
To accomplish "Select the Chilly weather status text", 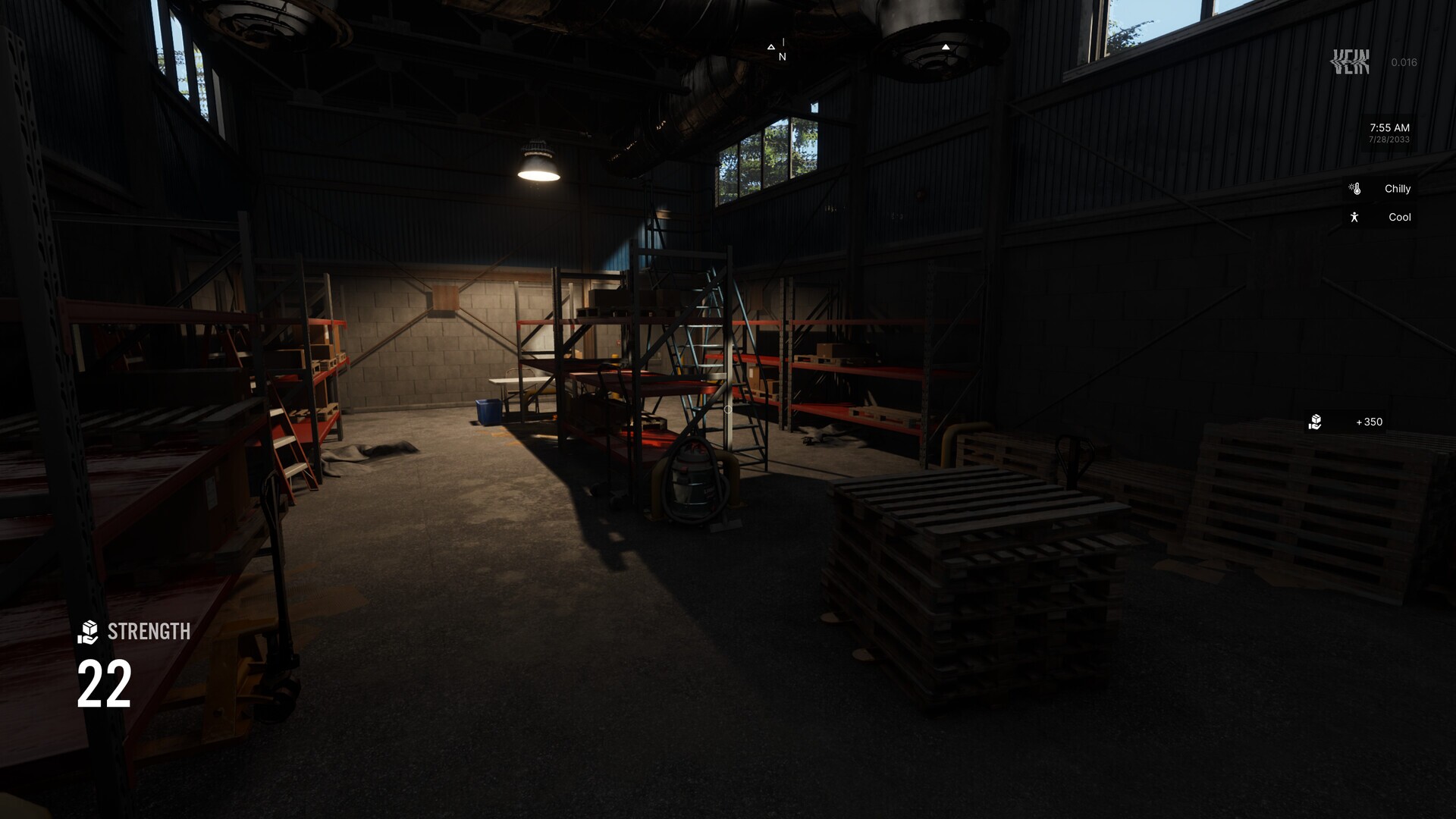I will pyautogui.click(x=1398, y=188).
